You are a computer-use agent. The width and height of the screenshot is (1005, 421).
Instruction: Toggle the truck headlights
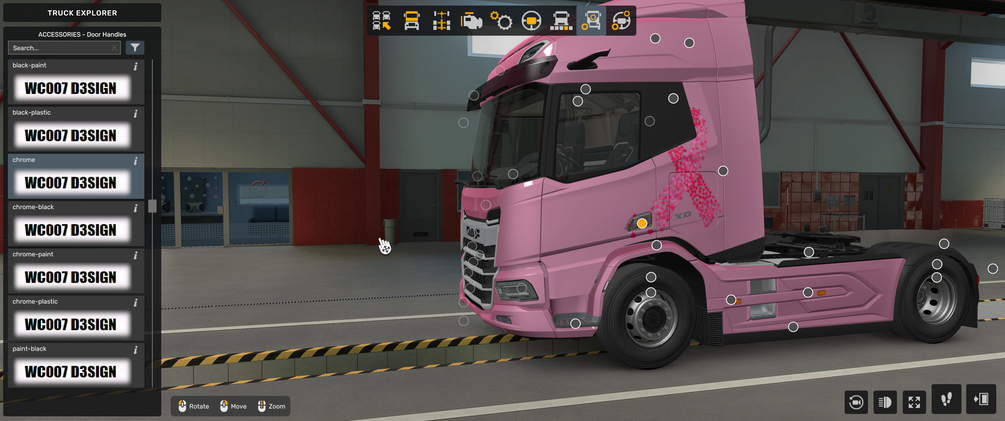coord(884,402)
